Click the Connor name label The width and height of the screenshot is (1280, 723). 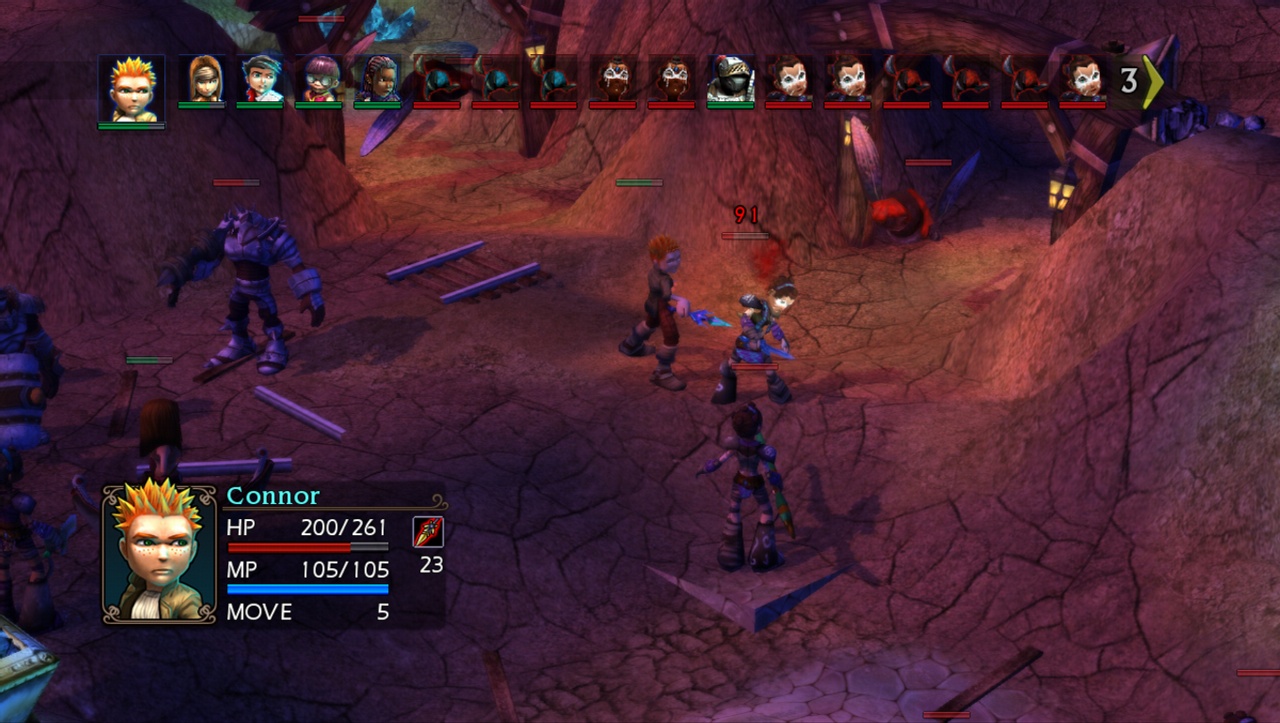tap(272, 496)
